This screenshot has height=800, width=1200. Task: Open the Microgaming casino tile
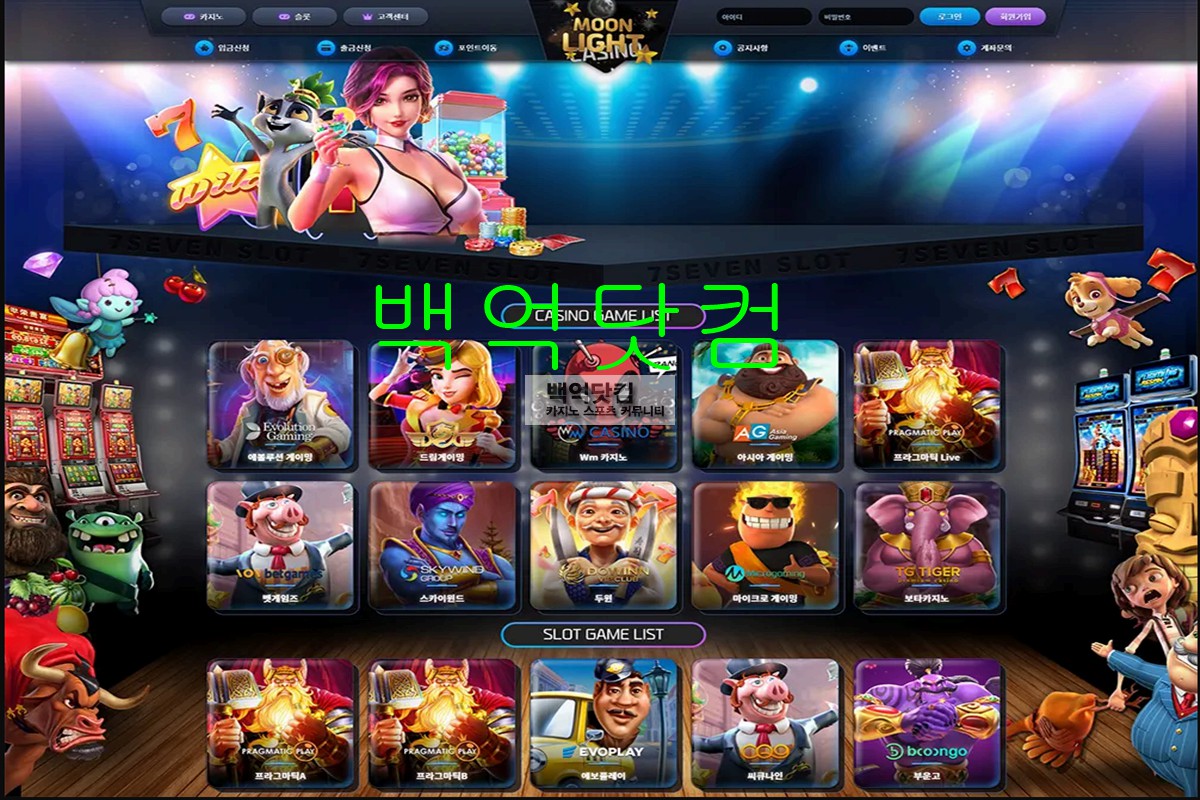765,546
